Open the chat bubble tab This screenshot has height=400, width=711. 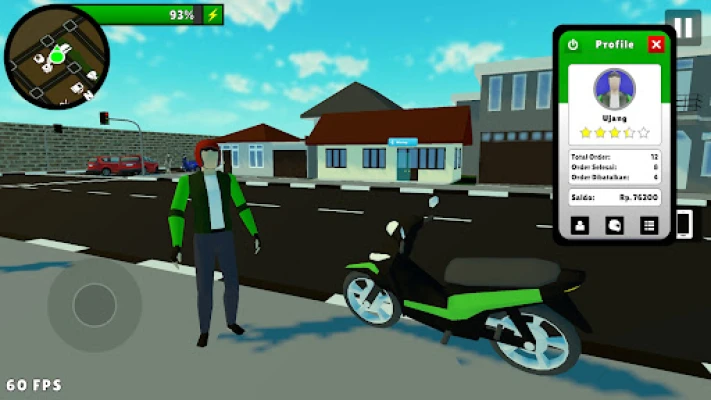[614, 226]
